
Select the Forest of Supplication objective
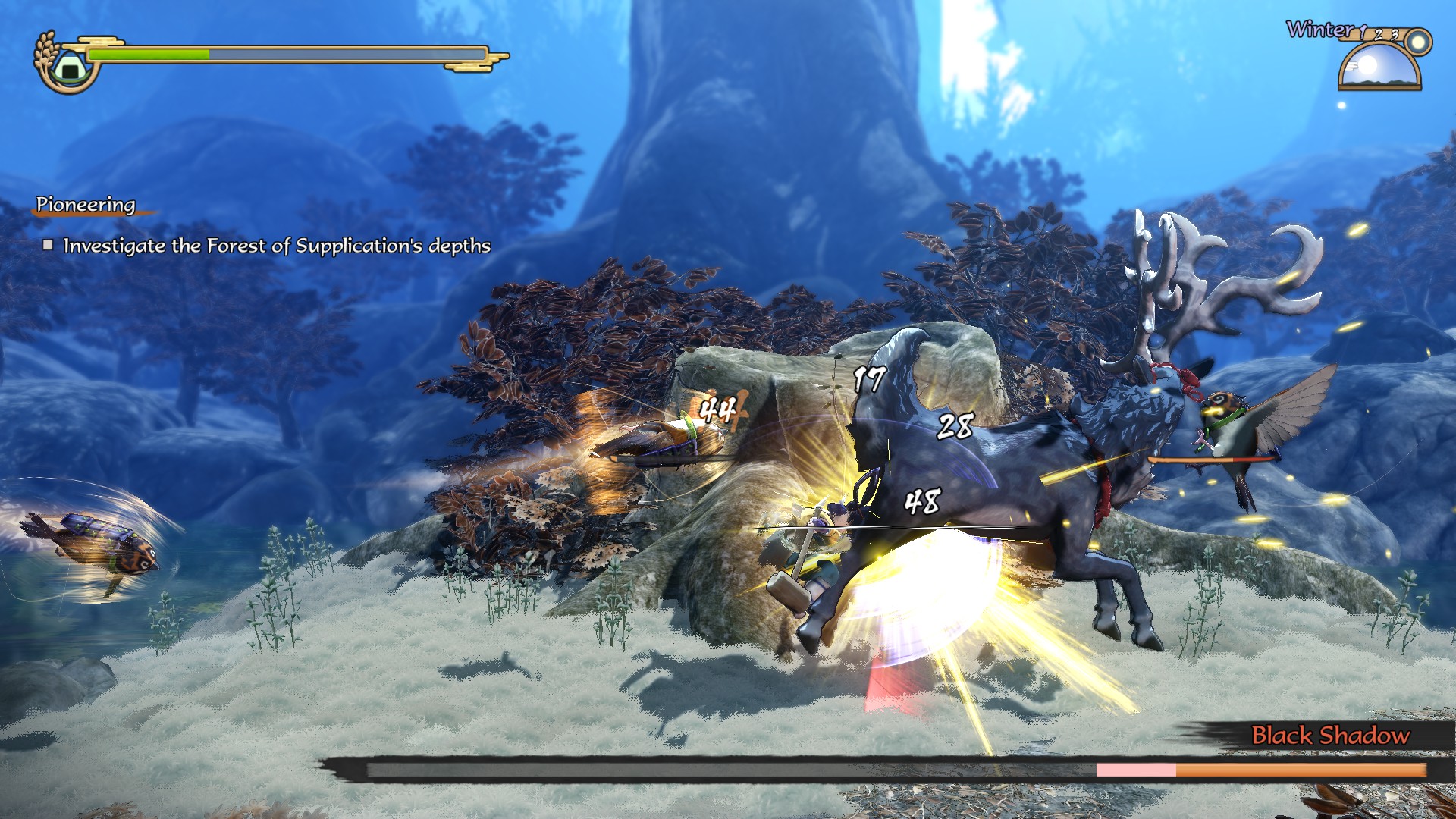276,246
